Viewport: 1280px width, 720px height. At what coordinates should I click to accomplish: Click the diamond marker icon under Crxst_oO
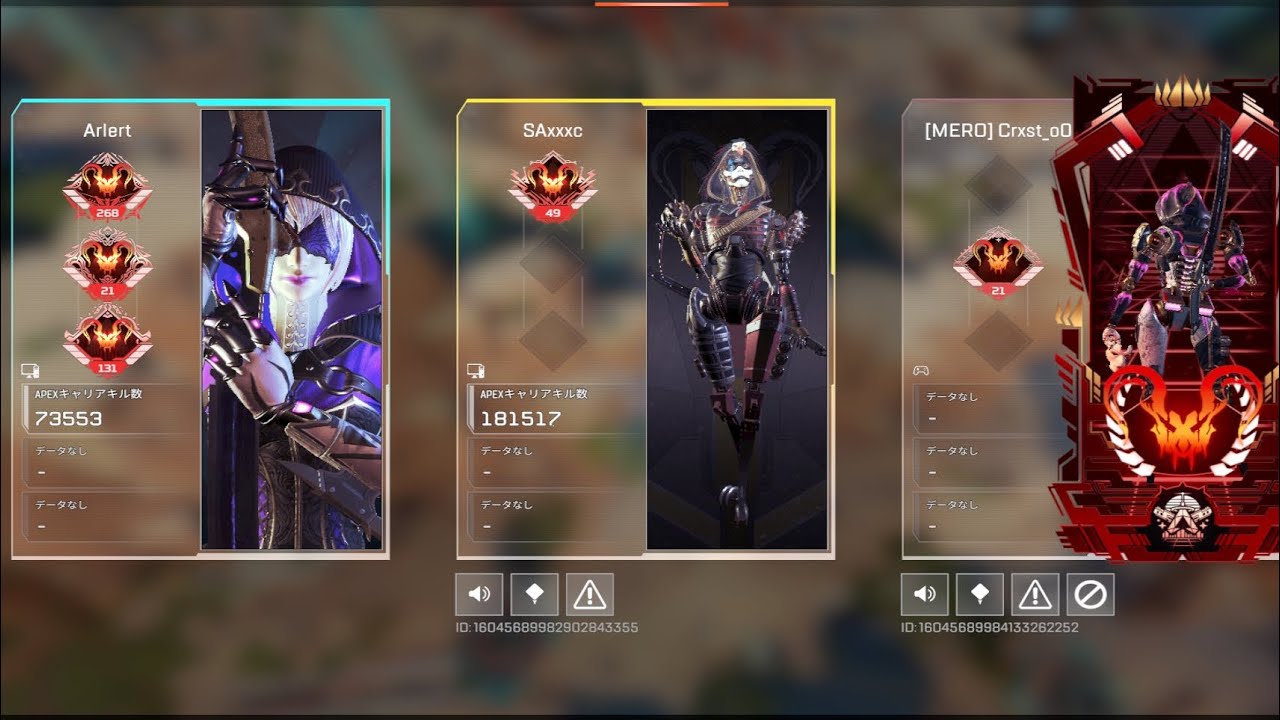pyautogui.click(x=980, y=594)
